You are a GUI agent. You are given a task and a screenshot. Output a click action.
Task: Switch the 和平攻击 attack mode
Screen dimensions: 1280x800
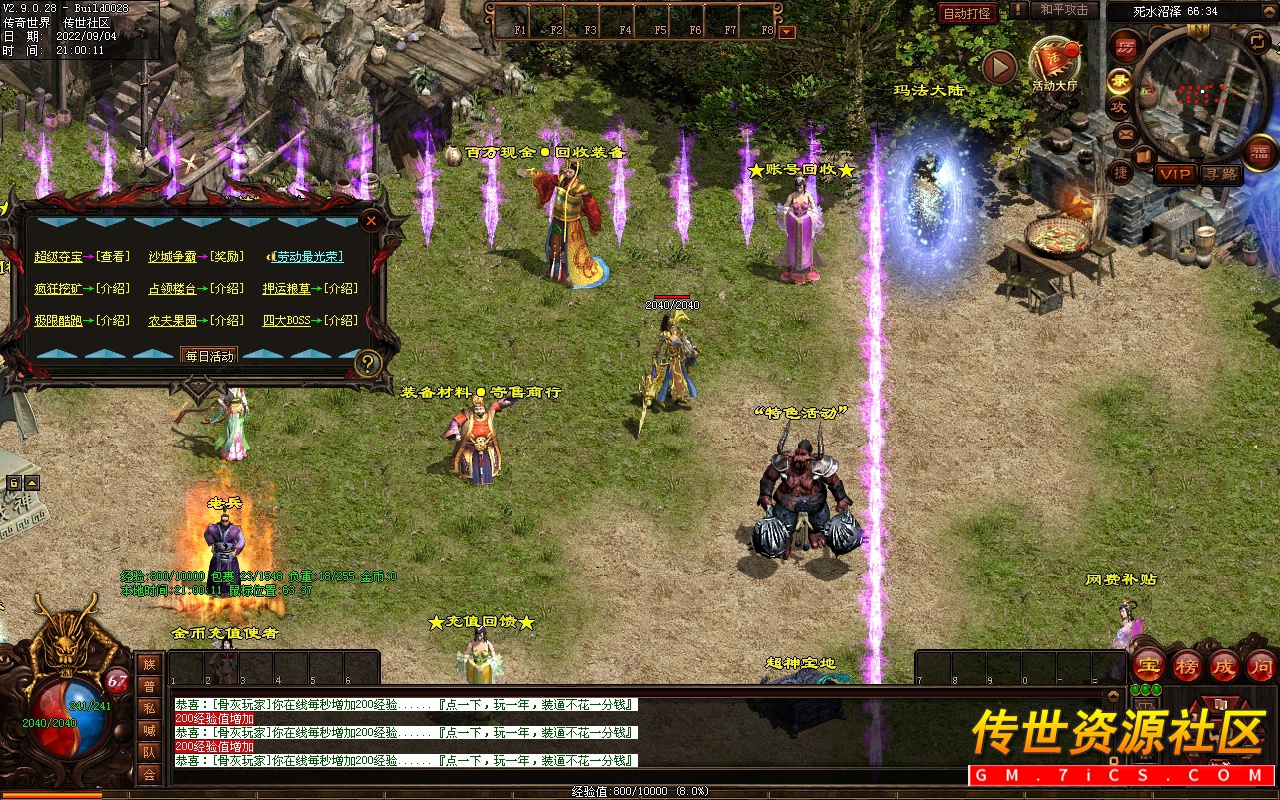pos(1063,10)
